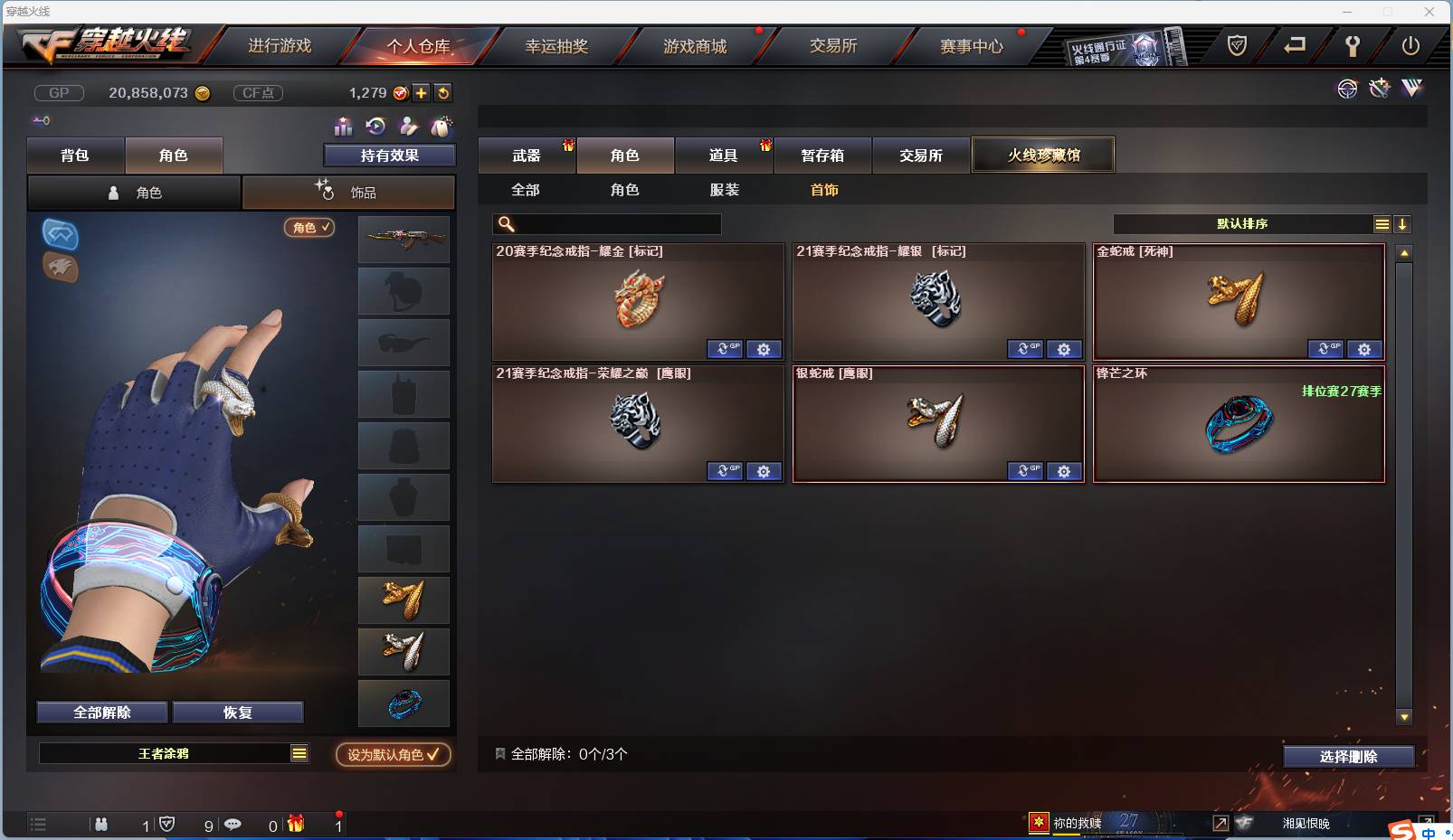Image resolution: width=1453 pixels, height=840 pixels.
Task: Expand the 王者涂鸦 selection list
Action: coord(299,752)
